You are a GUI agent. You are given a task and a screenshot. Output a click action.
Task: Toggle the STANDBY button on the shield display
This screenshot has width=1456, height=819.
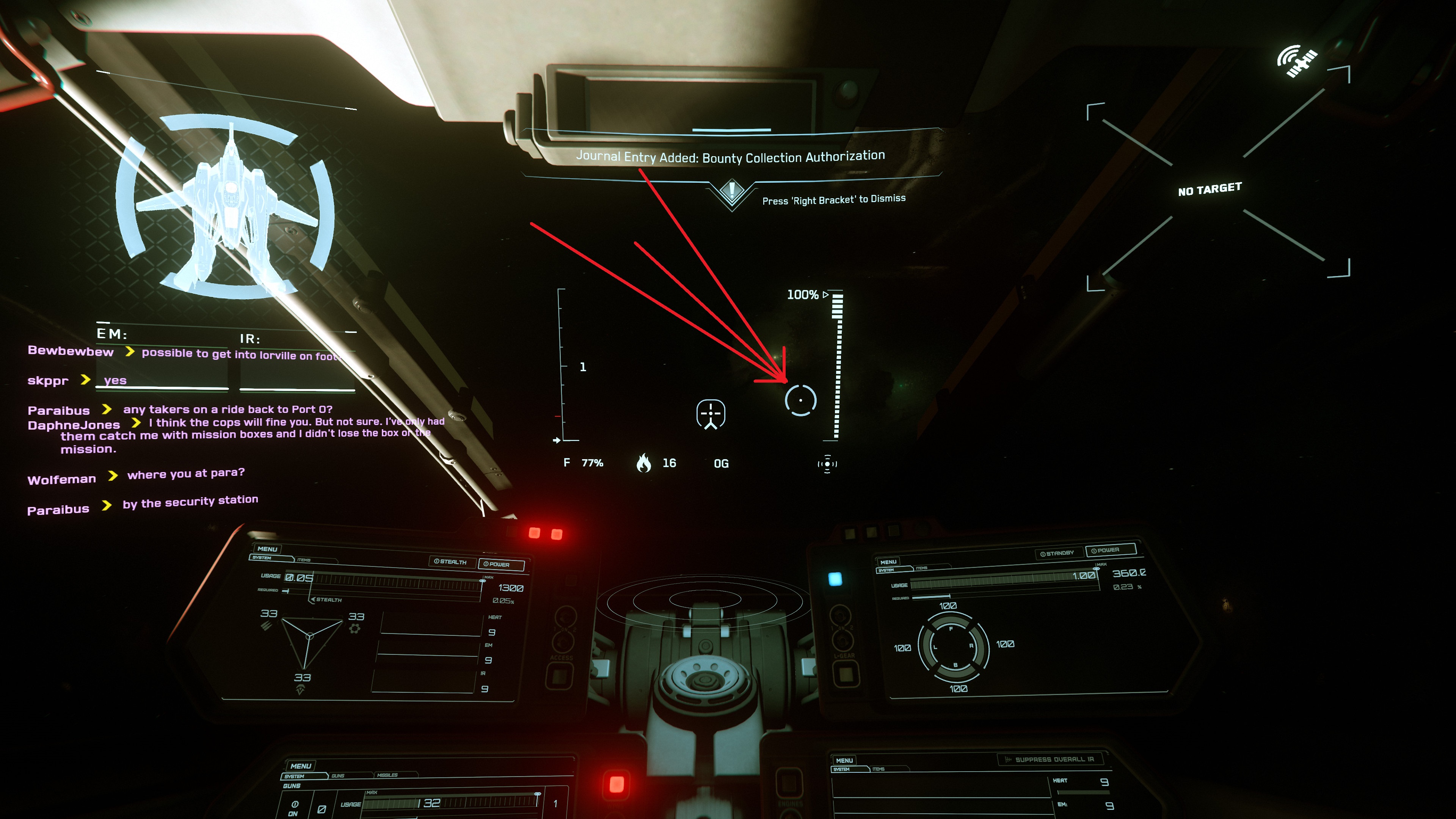click(x=1057, y=553)
